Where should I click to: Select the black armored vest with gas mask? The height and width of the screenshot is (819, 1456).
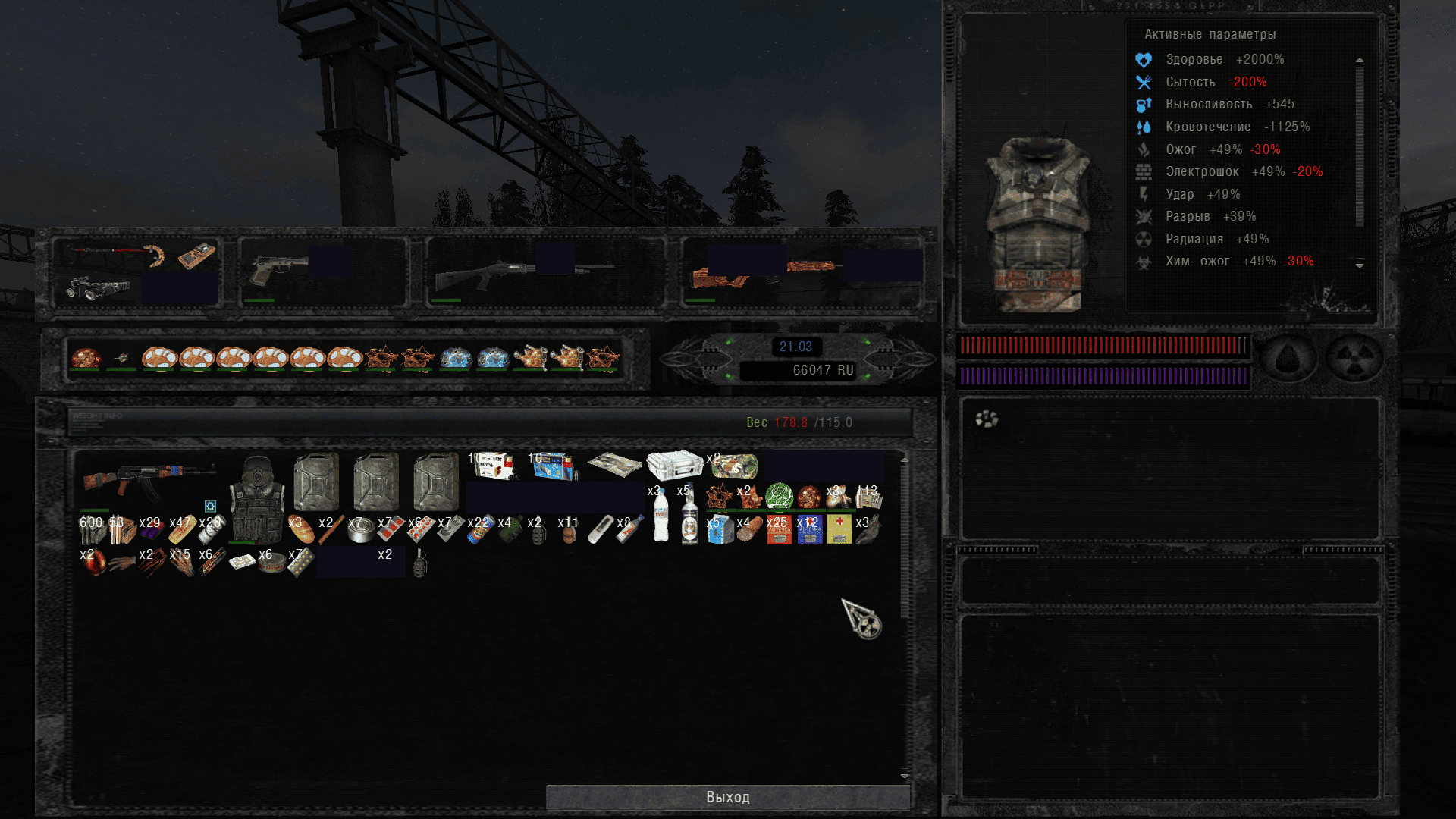tap(257, 499)
